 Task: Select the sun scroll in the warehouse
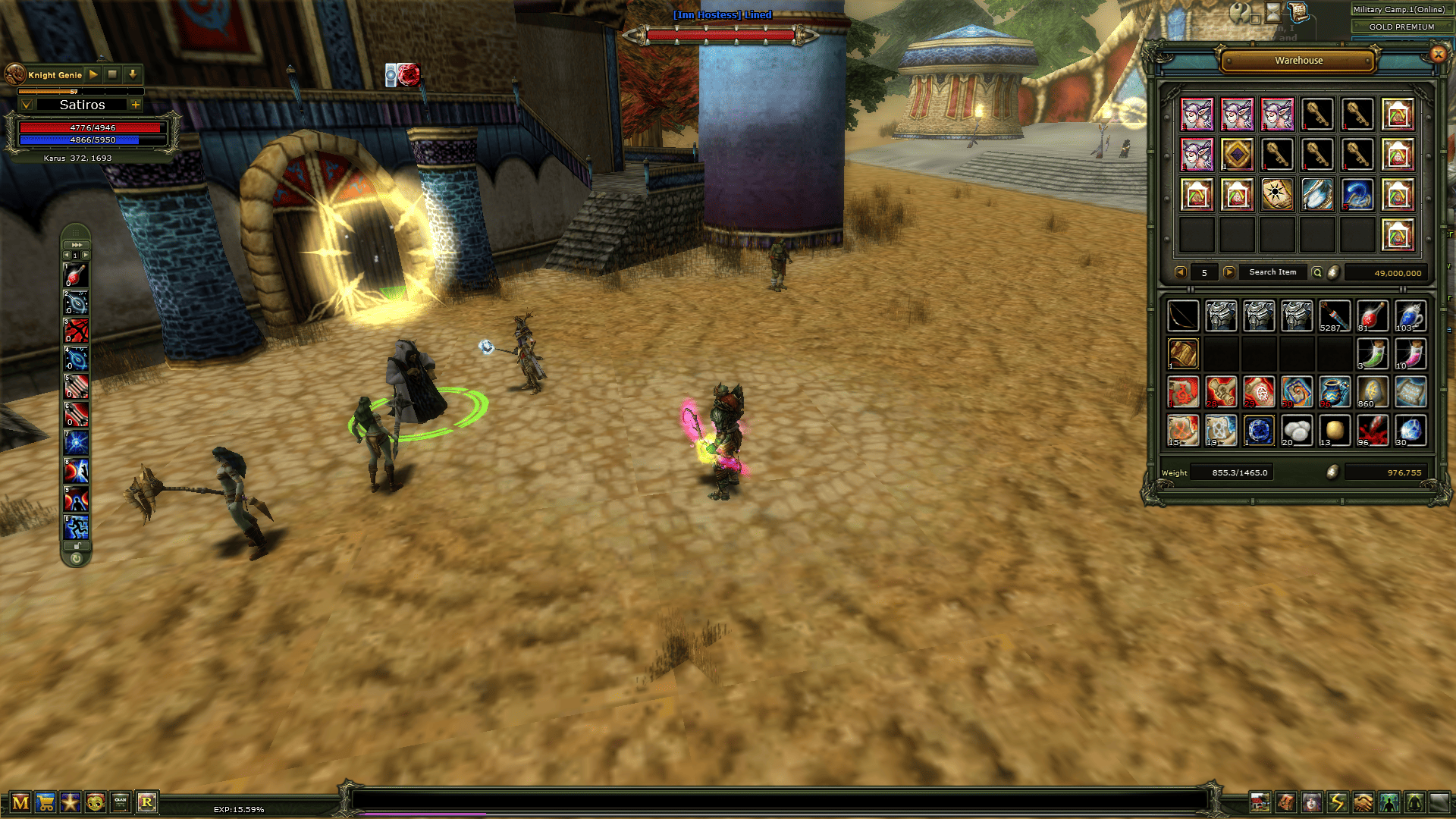pos(1277,194)
